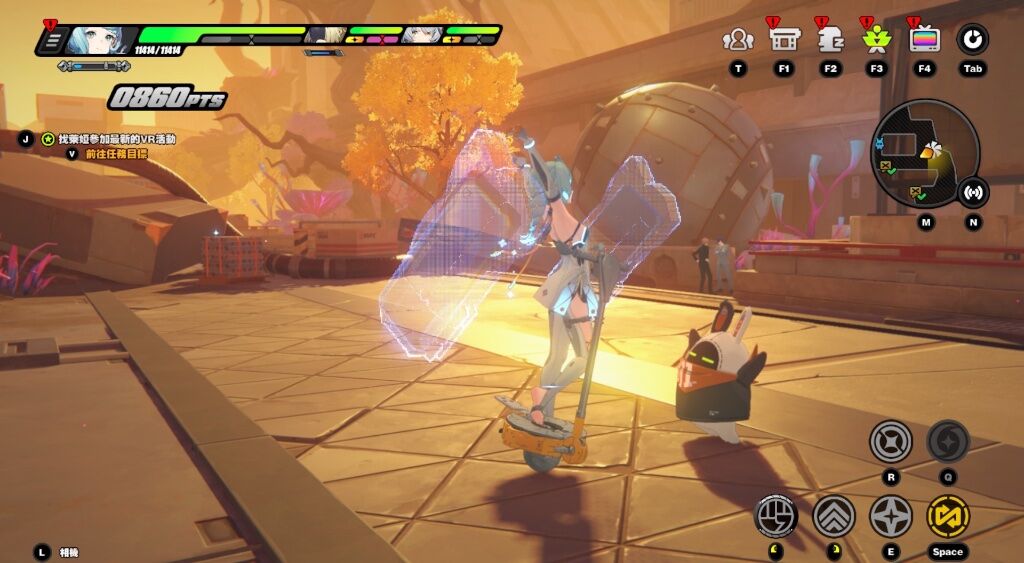1024x563 pixels.
Task: Open the storefront-shaped icon with alert
Action: (783, 40)
